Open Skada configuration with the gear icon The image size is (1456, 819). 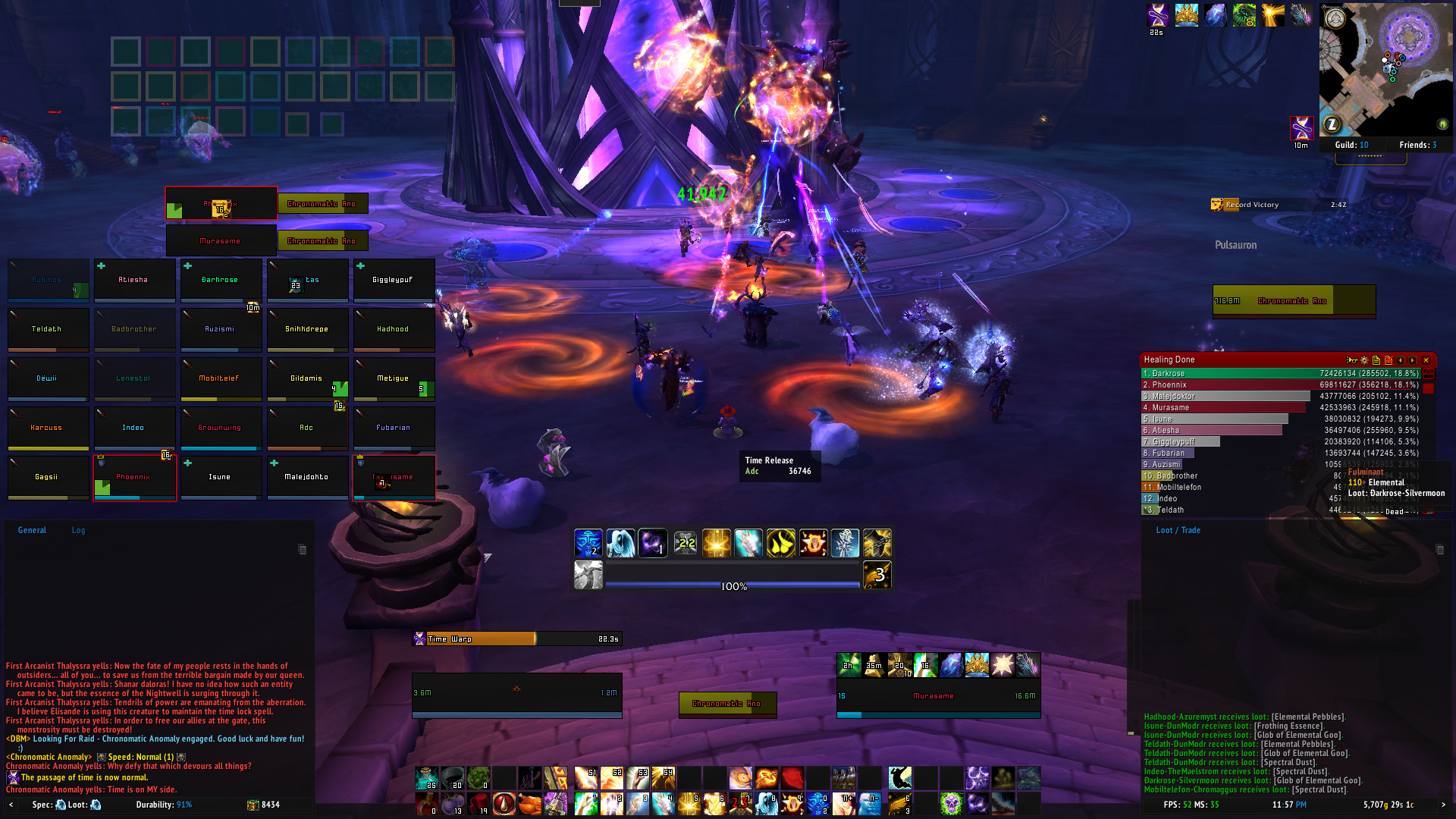pyautogui.click(x=1364, y=360)
